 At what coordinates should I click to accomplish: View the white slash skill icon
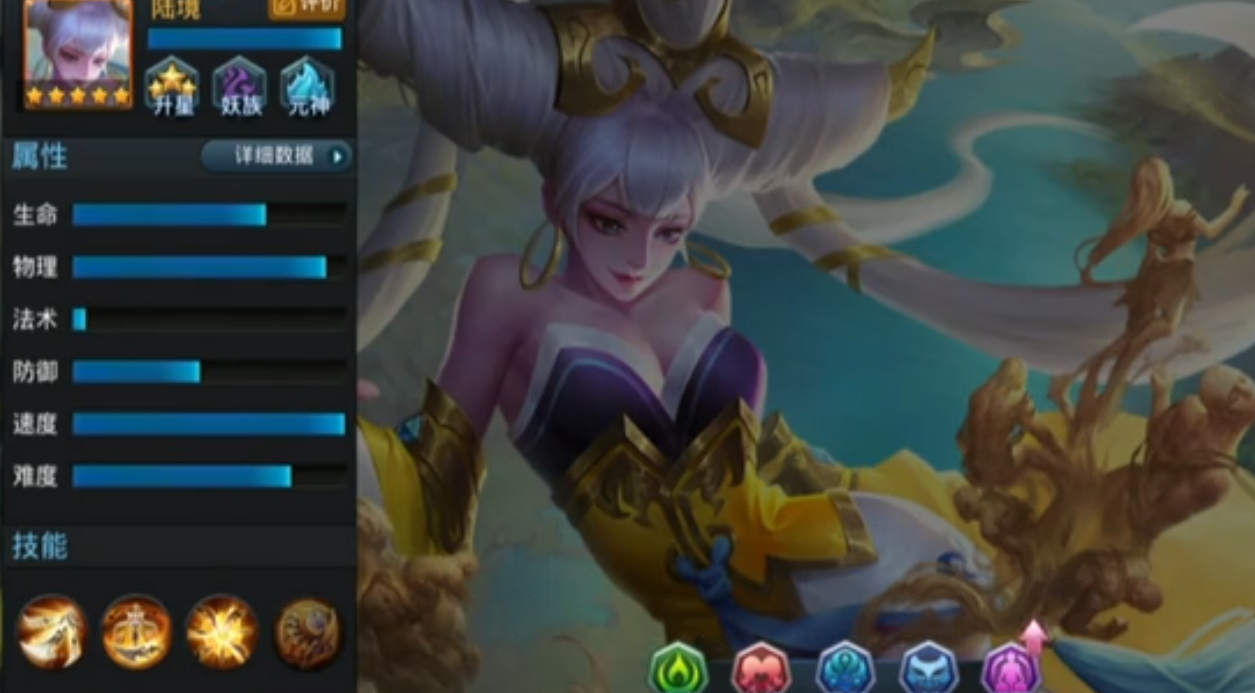pos(52,631)
